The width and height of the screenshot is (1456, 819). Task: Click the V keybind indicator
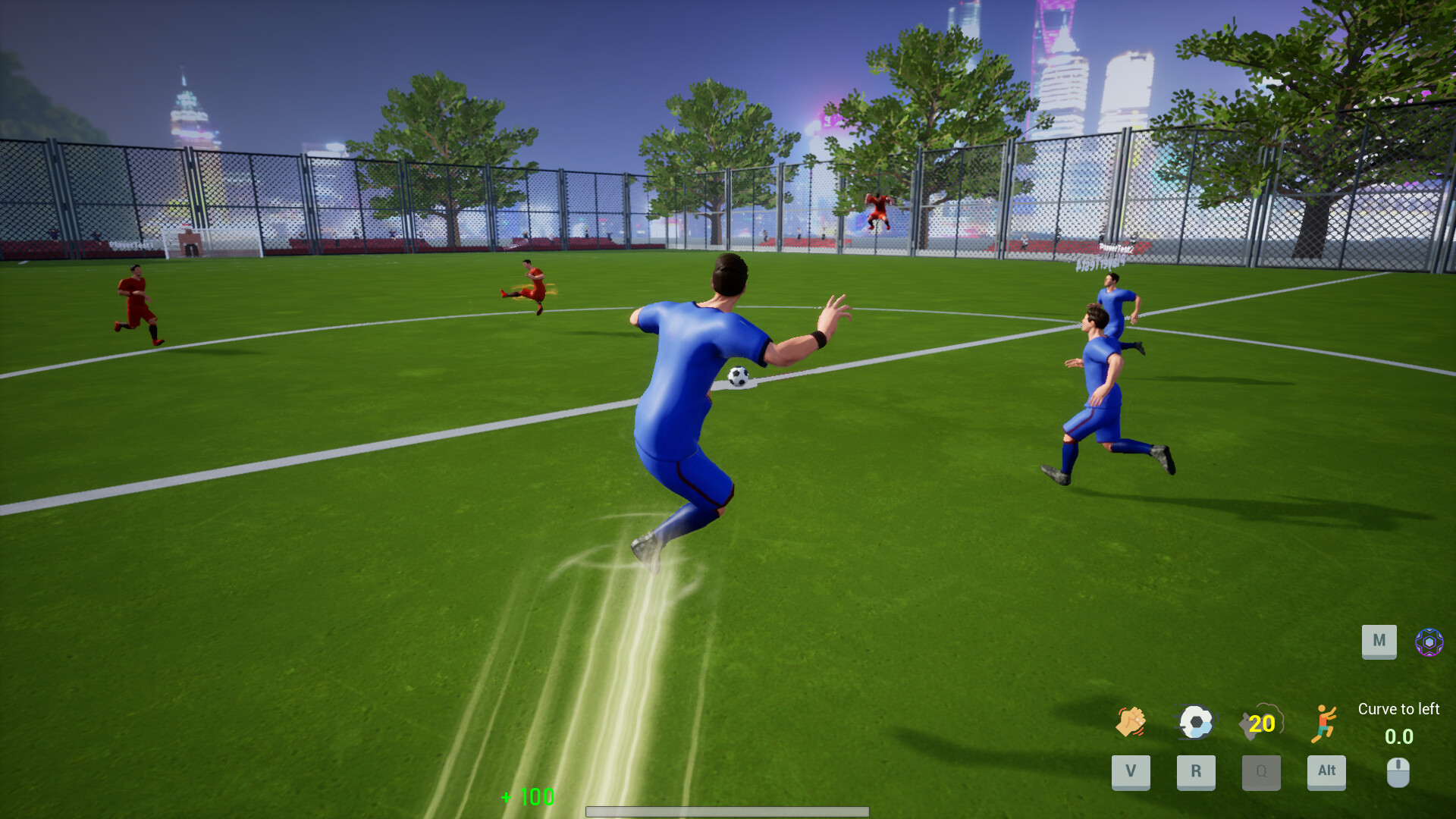pos(1131,773)
